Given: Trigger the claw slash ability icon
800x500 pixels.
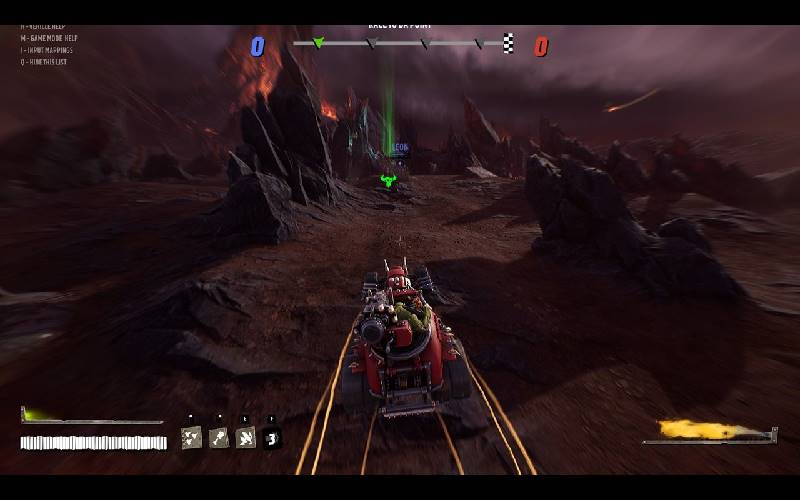Looking at the screenshot, I should 245,437.
